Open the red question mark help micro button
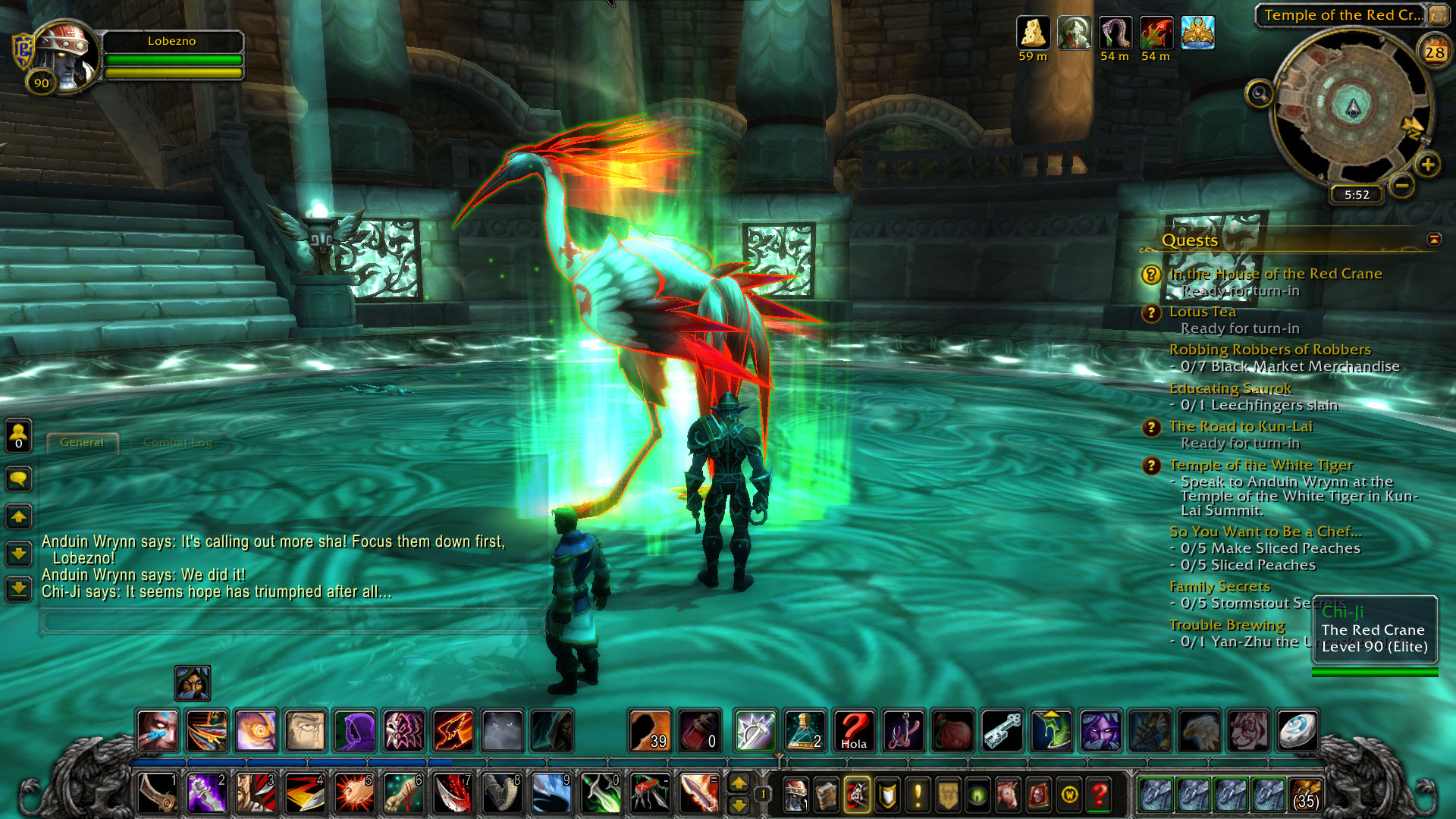This screenshot has width=1456, height=819. (x=1100, y=795)
